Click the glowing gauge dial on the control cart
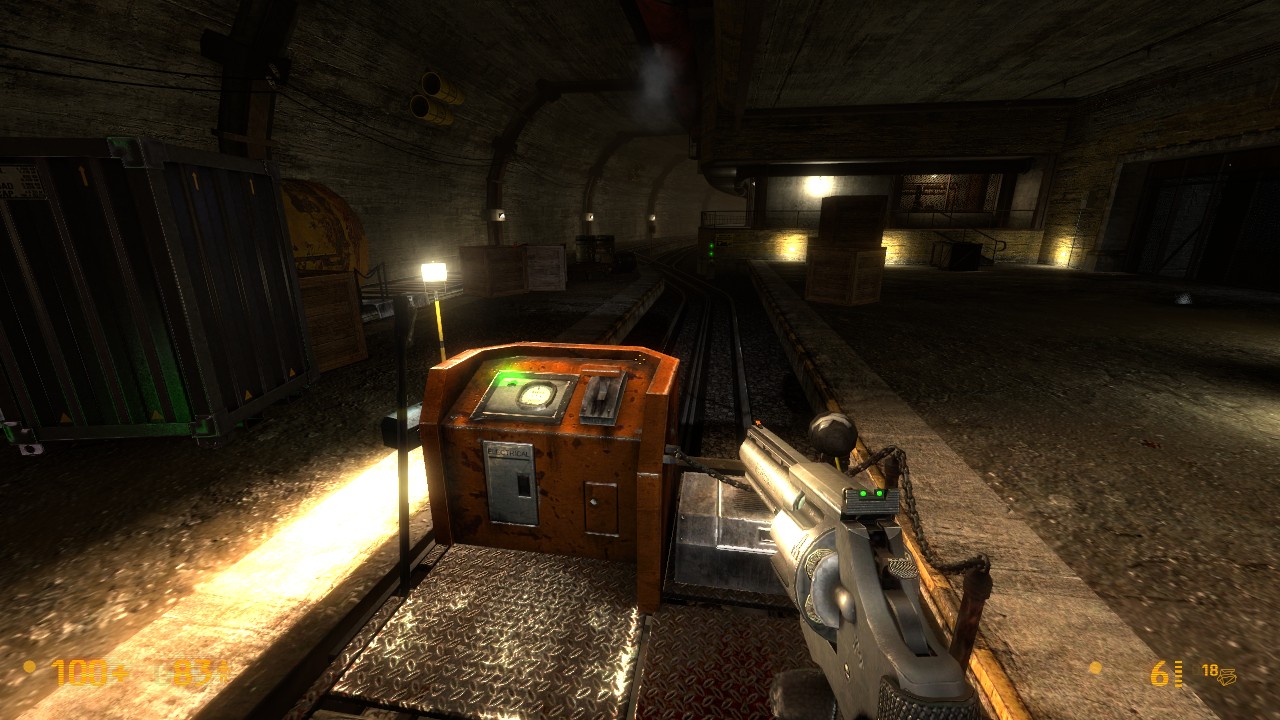 [536, 394]
